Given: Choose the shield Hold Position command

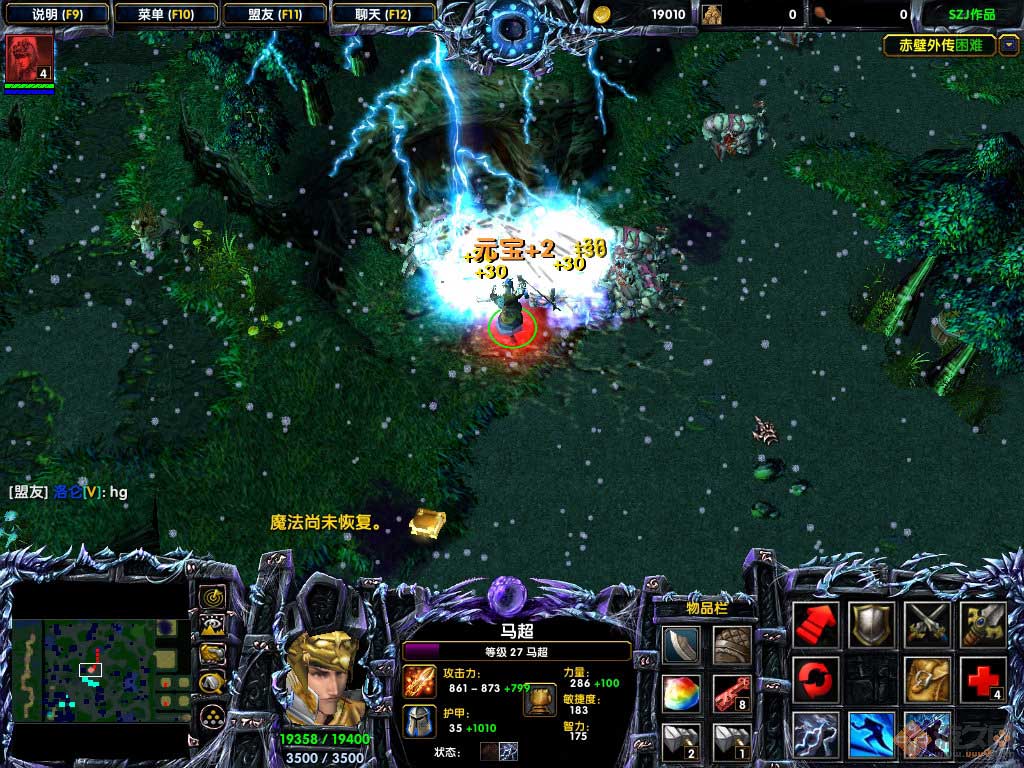Looking at the screenshot, I should coord(871,625).
